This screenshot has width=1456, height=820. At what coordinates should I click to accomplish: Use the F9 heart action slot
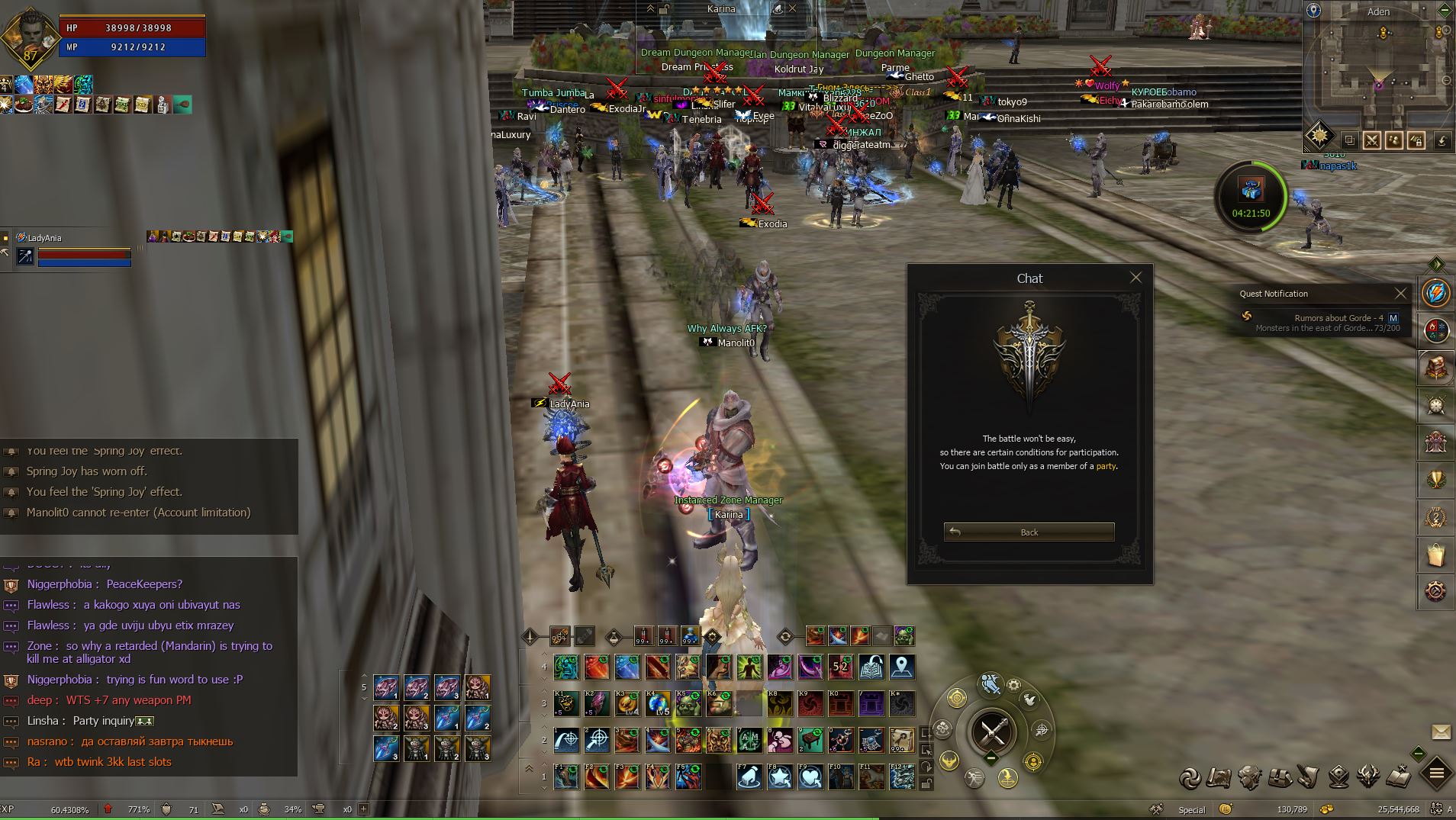(x=810, y=777)
